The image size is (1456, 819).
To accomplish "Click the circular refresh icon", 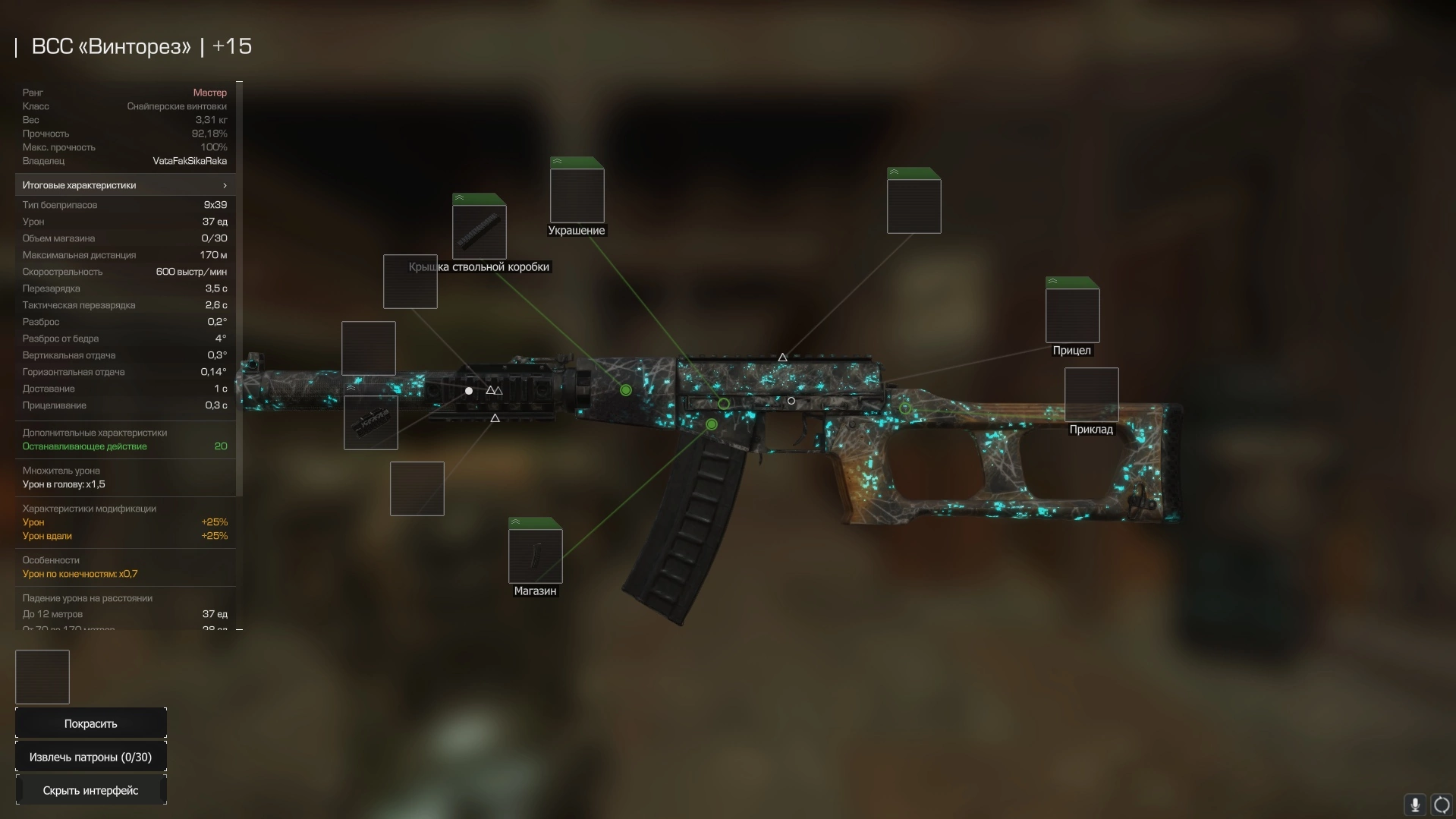I will 1442,804.
